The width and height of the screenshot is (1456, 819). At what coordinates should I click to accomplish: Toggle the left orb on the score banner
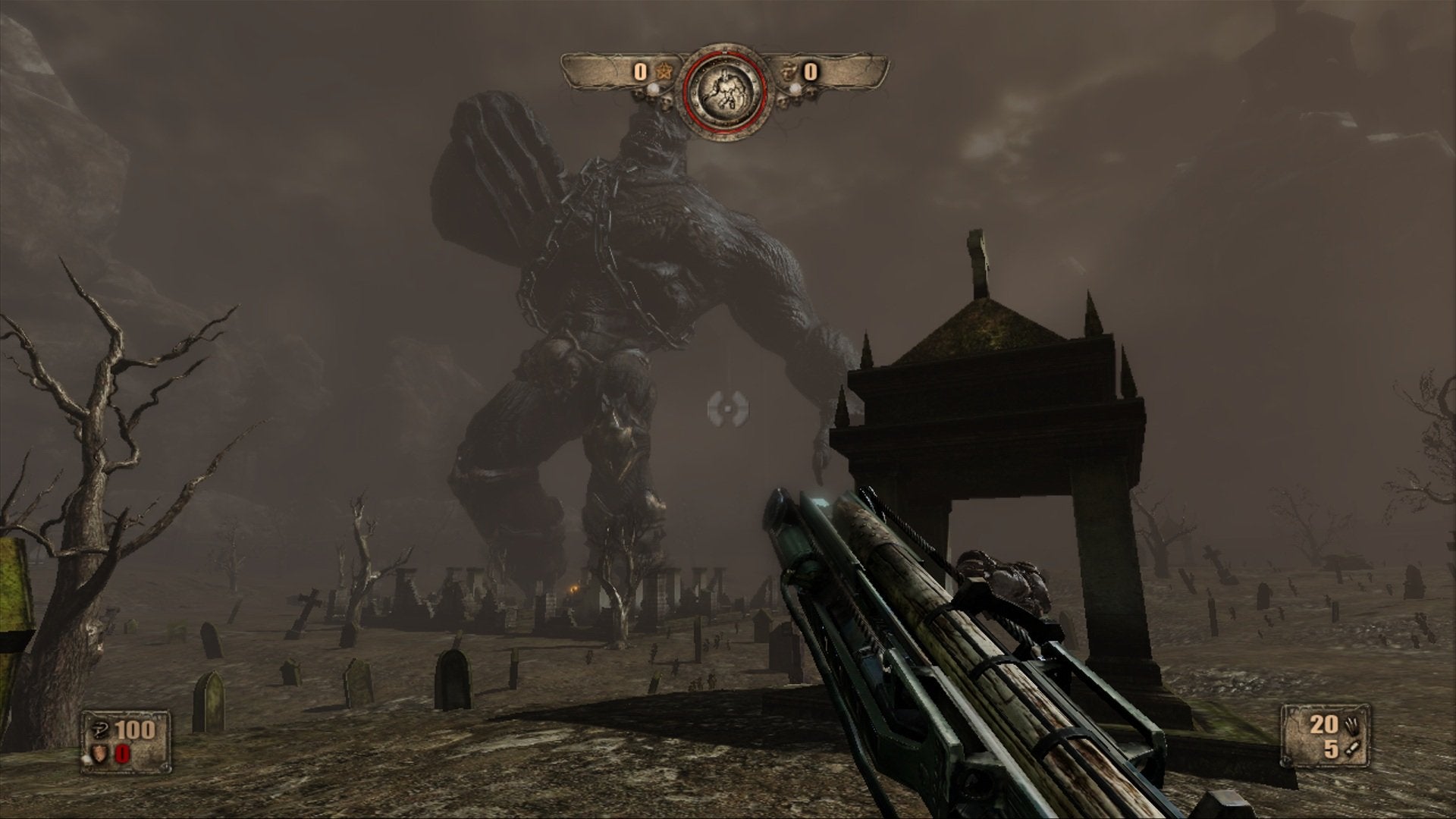click(x=654, y=89)
